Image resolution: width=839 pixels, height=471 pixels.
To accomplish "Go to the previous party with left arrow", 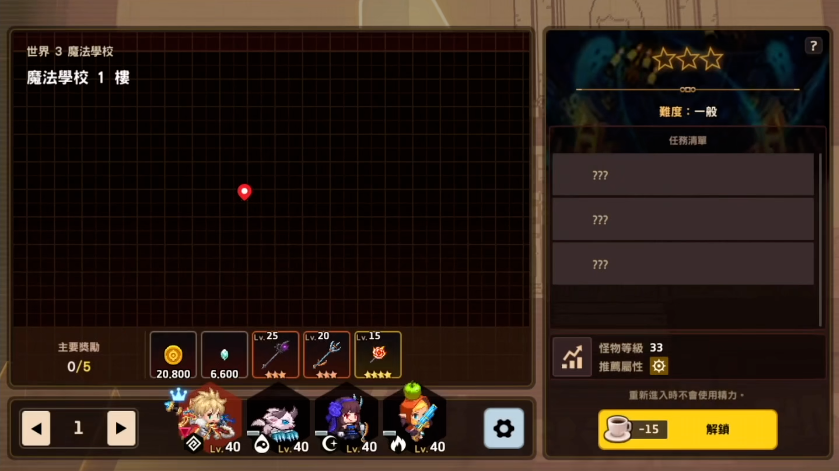I will 36,428.
